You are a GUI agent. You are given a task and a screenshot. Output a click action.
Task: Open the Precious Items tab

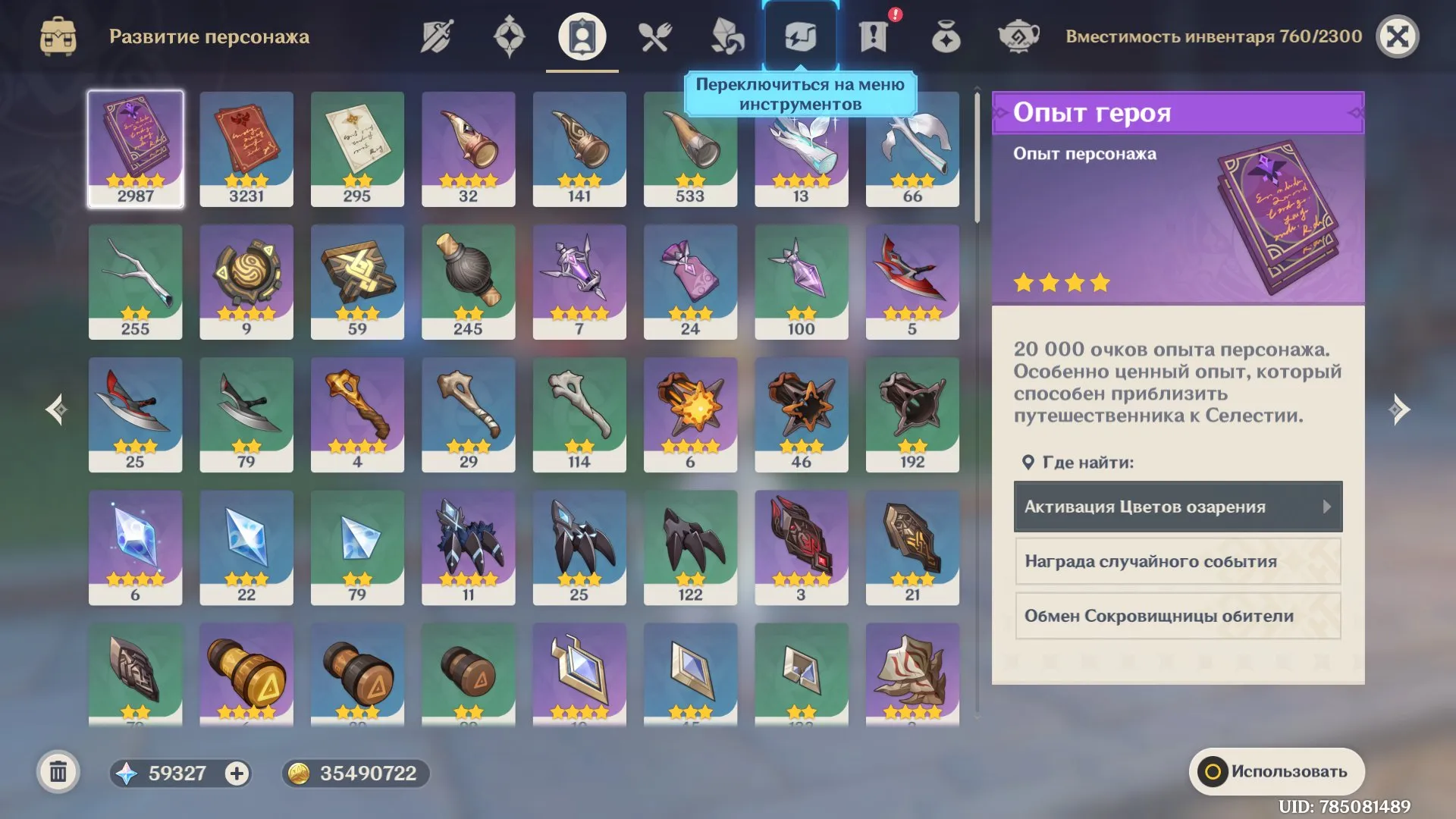[x=945, y=34]
